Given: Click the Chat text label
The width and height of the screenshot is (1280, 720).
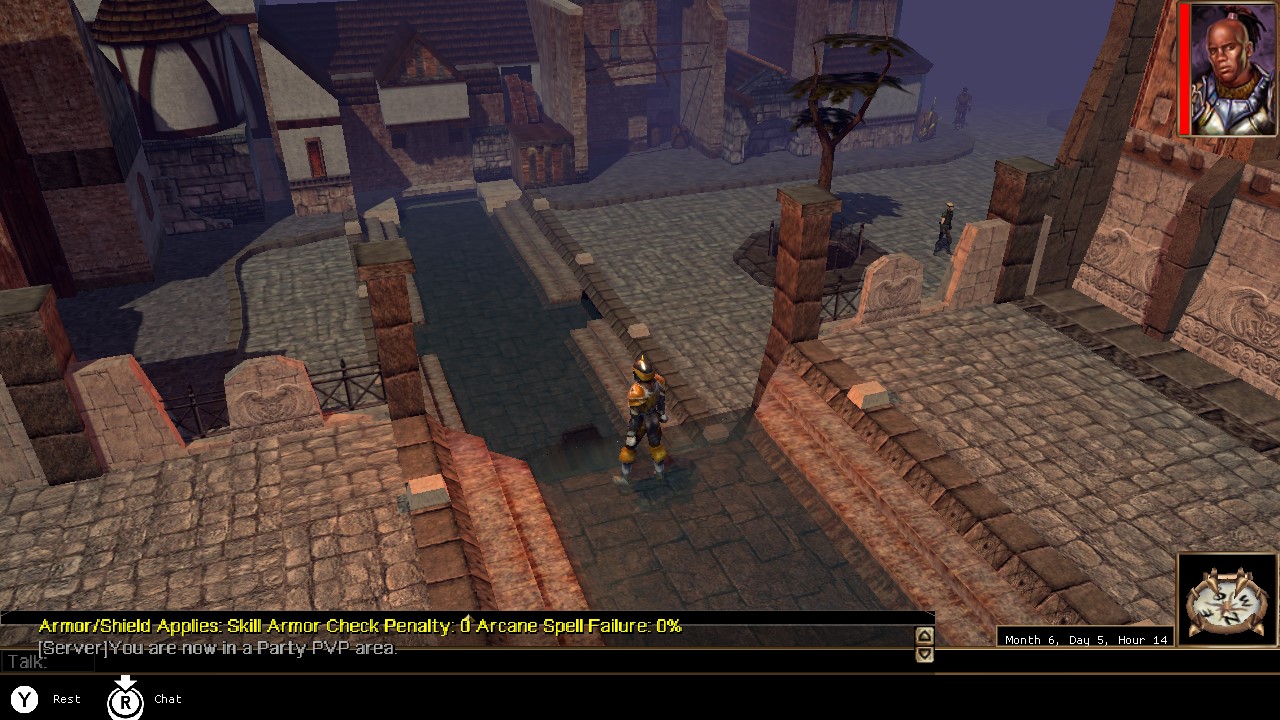Looking at the screenshot, I should pos(167,699).
